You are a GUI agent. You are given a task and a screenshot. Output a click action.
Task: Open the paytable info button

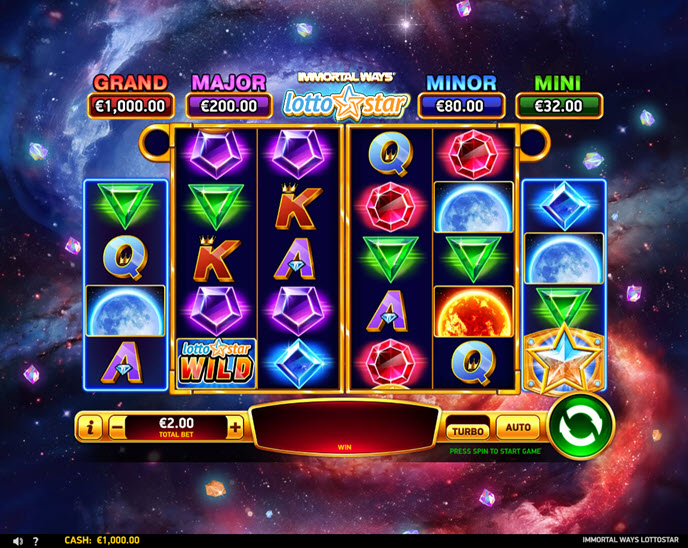click(x=90, y=428)
